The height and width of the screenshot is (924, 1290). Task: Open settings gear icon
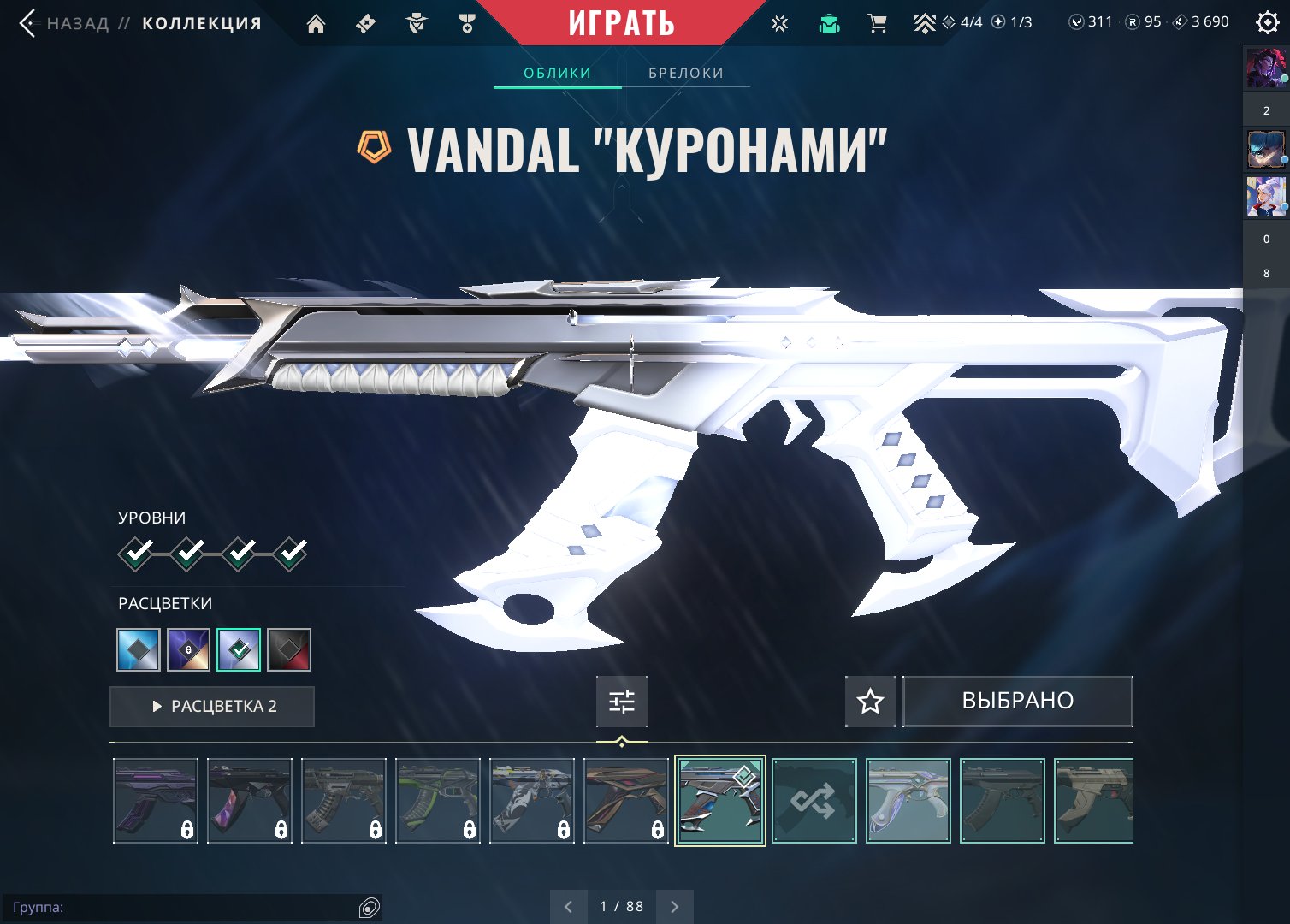pos(1267,22)
